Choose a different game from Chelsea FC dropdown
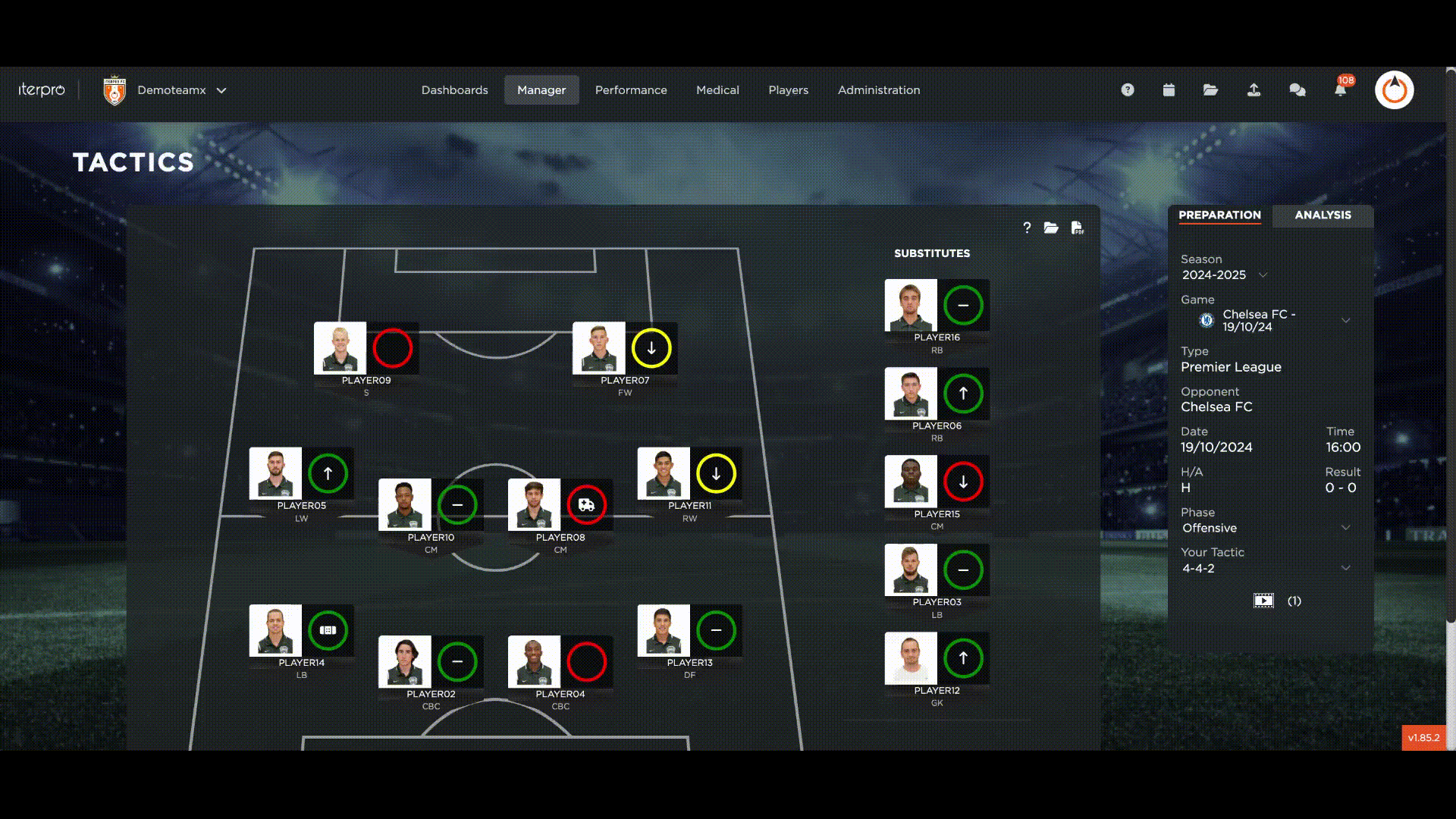Viewport: 1456px width, 819px height. pyautogui.click(x=1345, y=321)
